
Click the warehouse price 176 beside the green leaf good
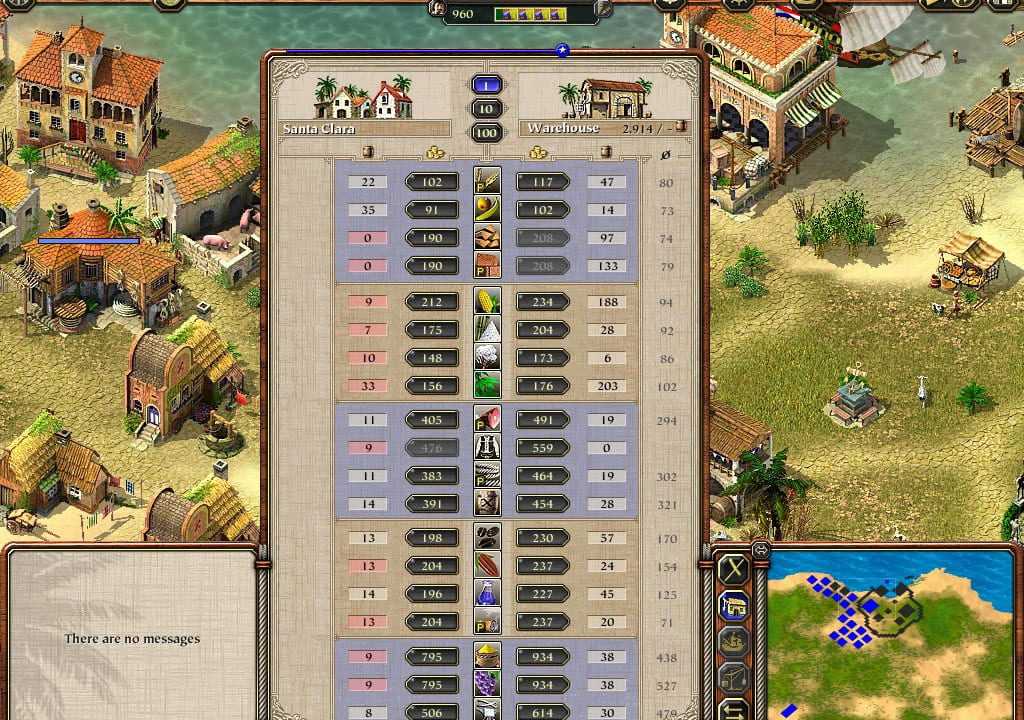(x=543, y=386)
